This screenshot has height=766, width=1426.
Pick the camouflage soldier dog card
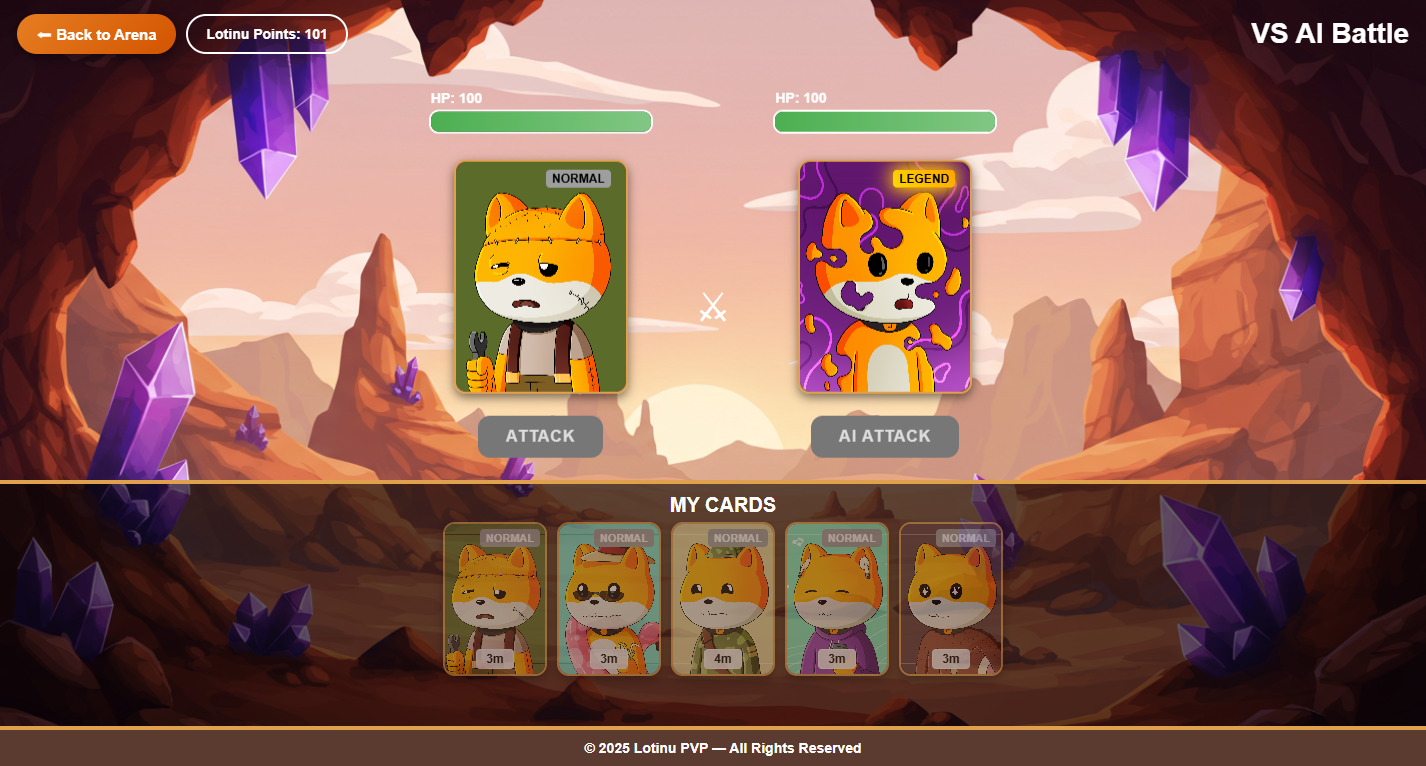click(x=723, y=599)
